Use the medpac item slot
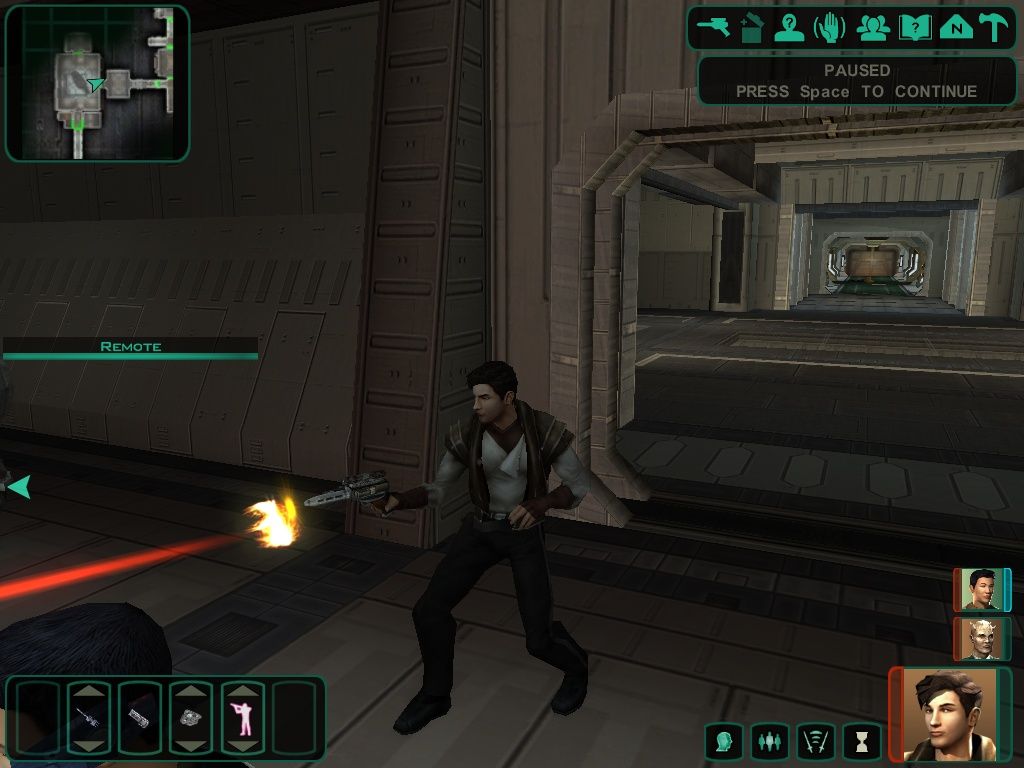The image size is (1024, 768). pyautogui.click(x=139, y=718)
